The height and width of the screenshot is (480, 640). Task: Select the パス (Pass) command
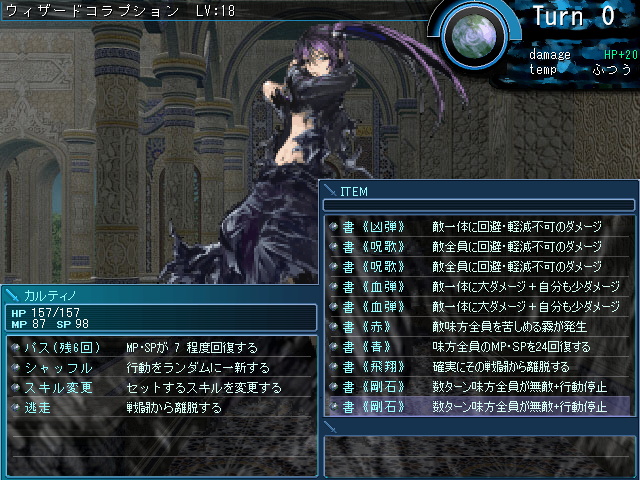click(58, 347)
